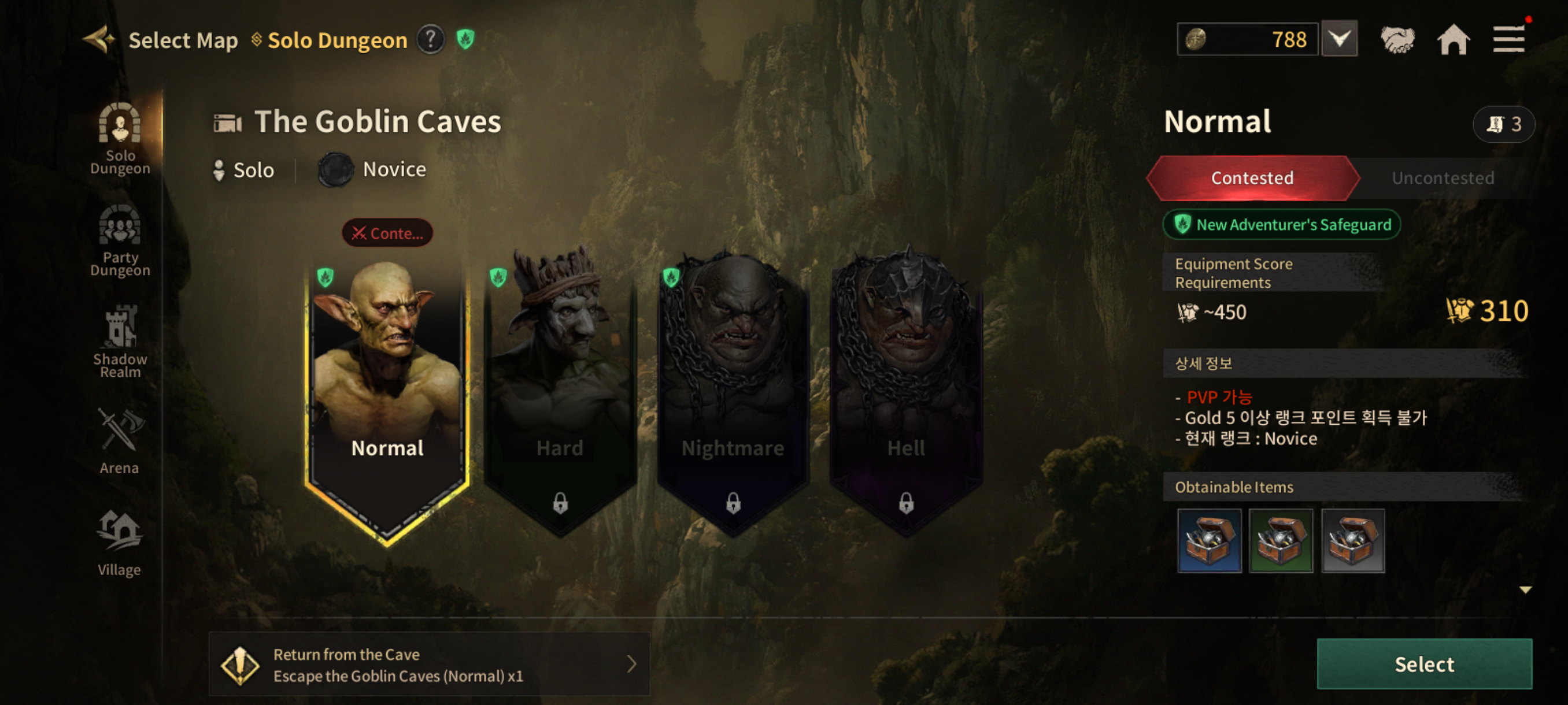Open the Solo Dungeon help question mark
1568x705 pixels.
click(430, 39)
